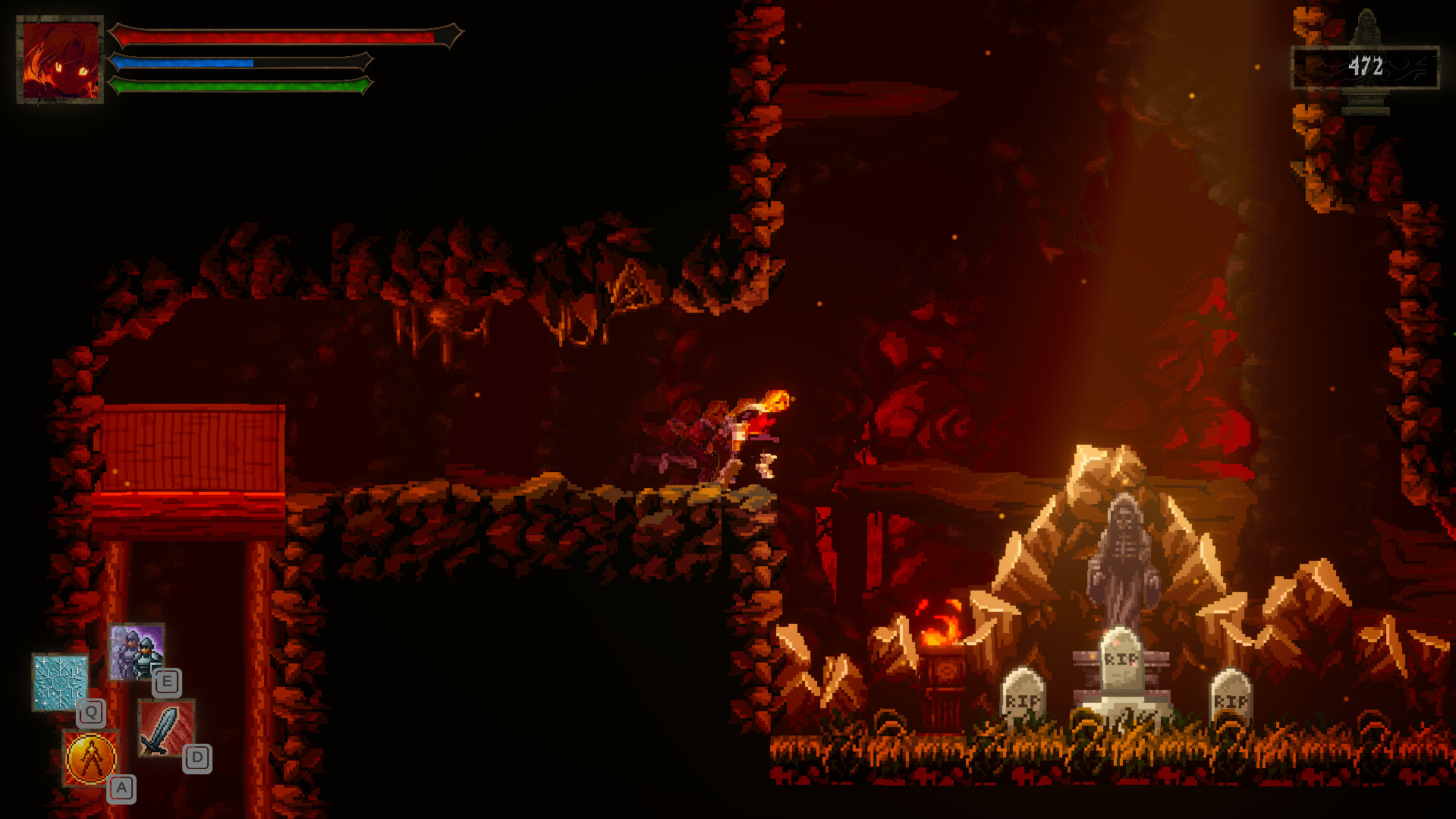The width and height of the screenshot is (1456, 819).
Task: Click the red wooden platform on the left
Action: tap(193, 448)
